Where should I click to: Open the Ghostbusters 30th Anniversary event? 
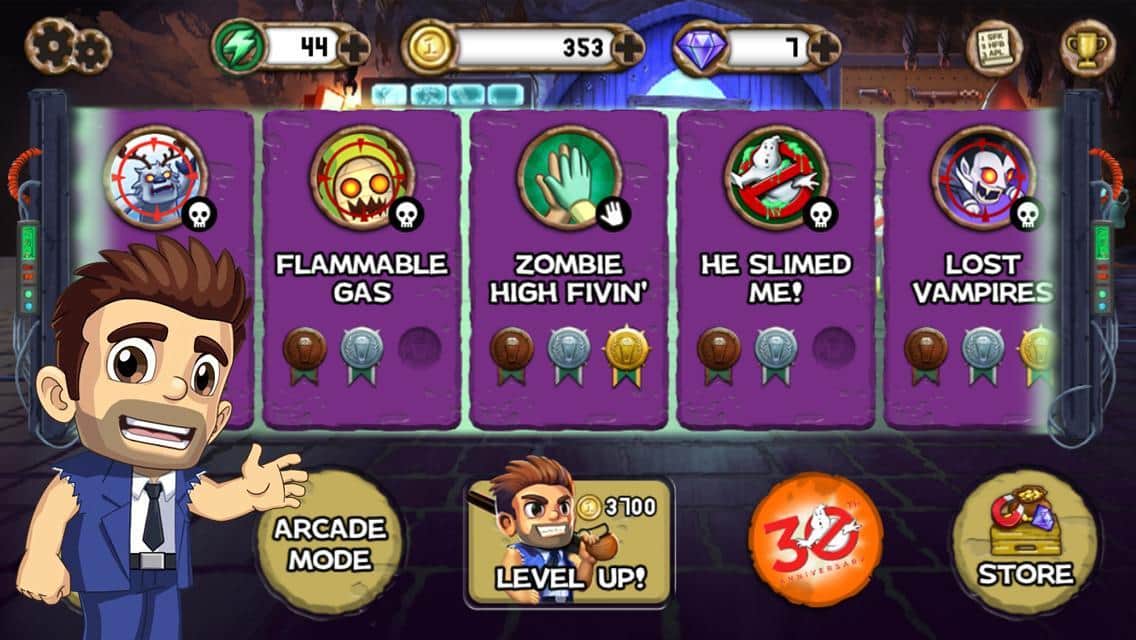pos(816,540)
